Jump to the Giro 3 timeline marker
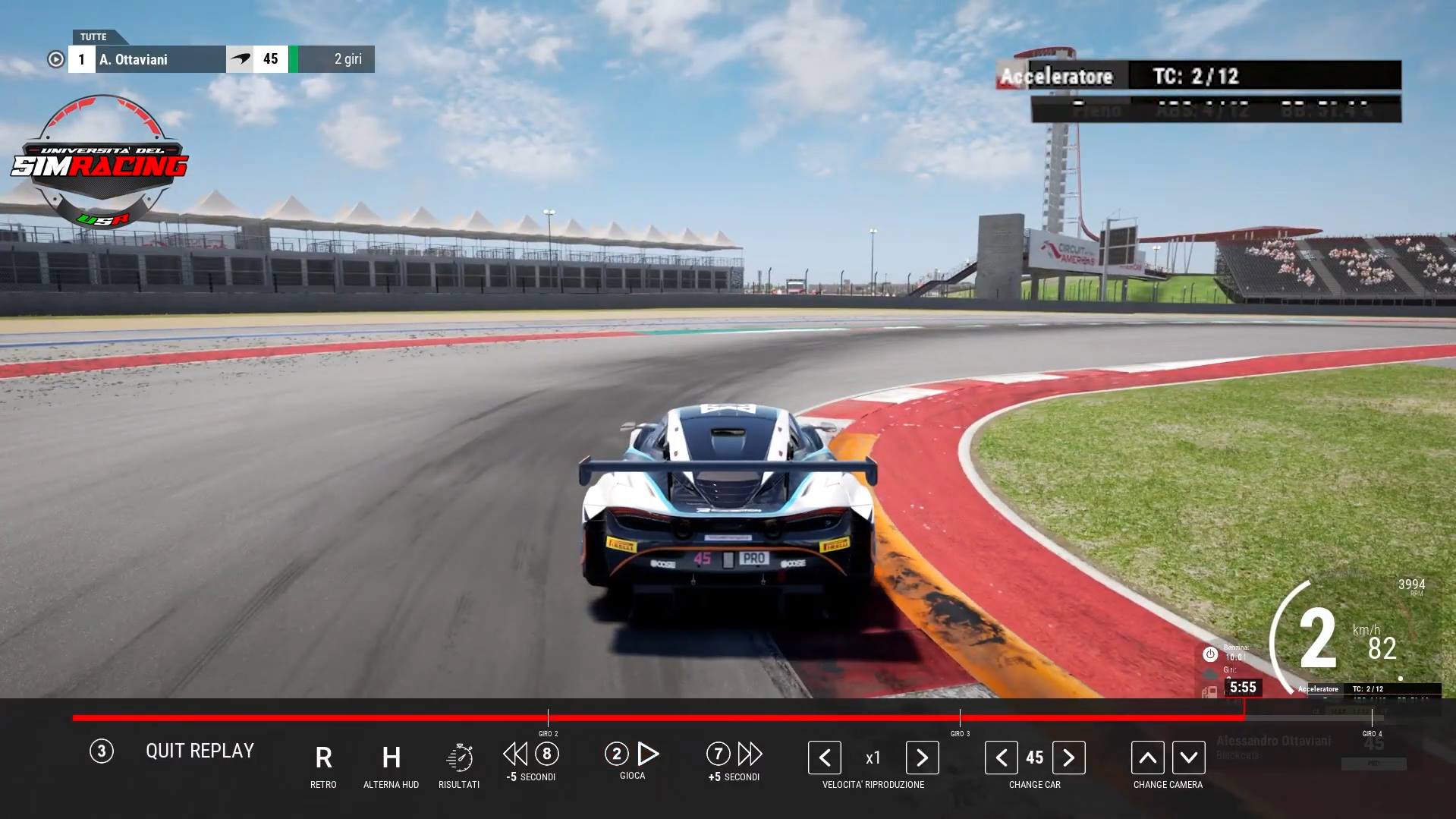This screenshot has height=819, width=1456. point(960,718)
